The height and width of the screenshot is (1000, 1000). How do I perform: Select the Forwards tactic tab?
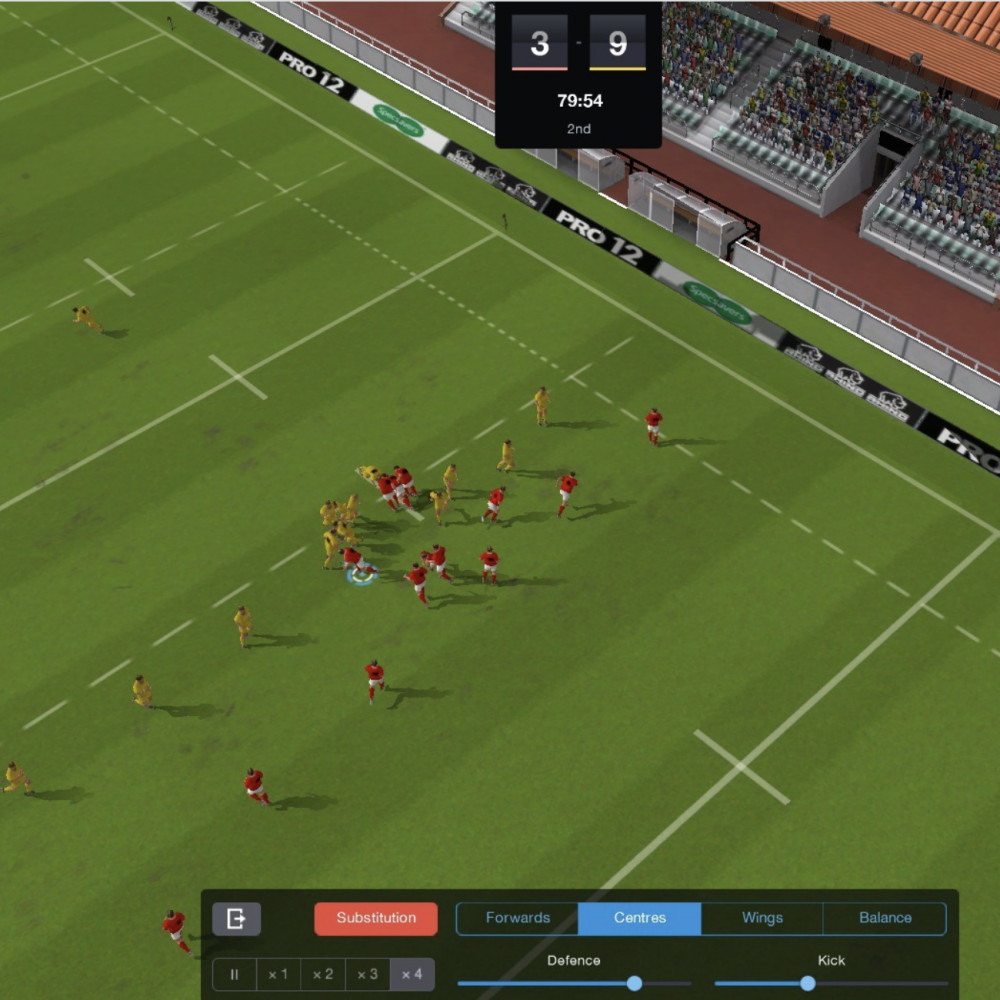point(517,918)
